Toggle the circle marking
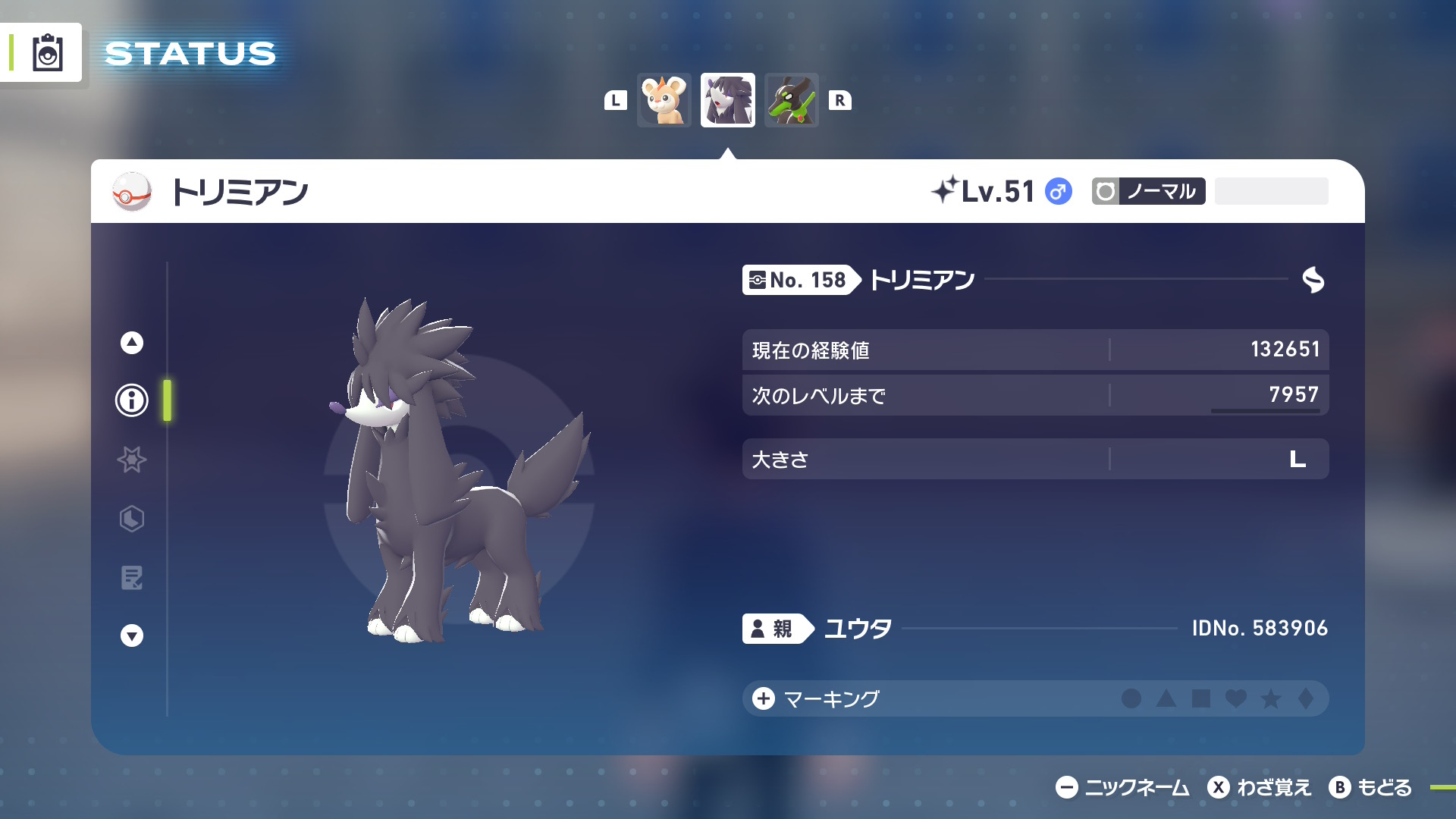Image resolution: width=1456 pixels, height=819 pixels. 1134,699
